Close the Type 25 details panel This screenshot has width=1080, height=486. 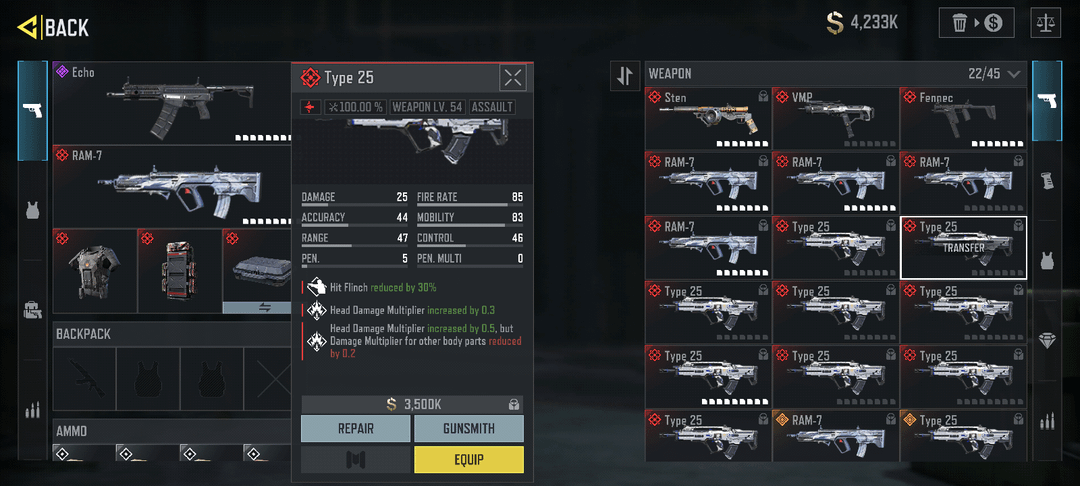512,78
